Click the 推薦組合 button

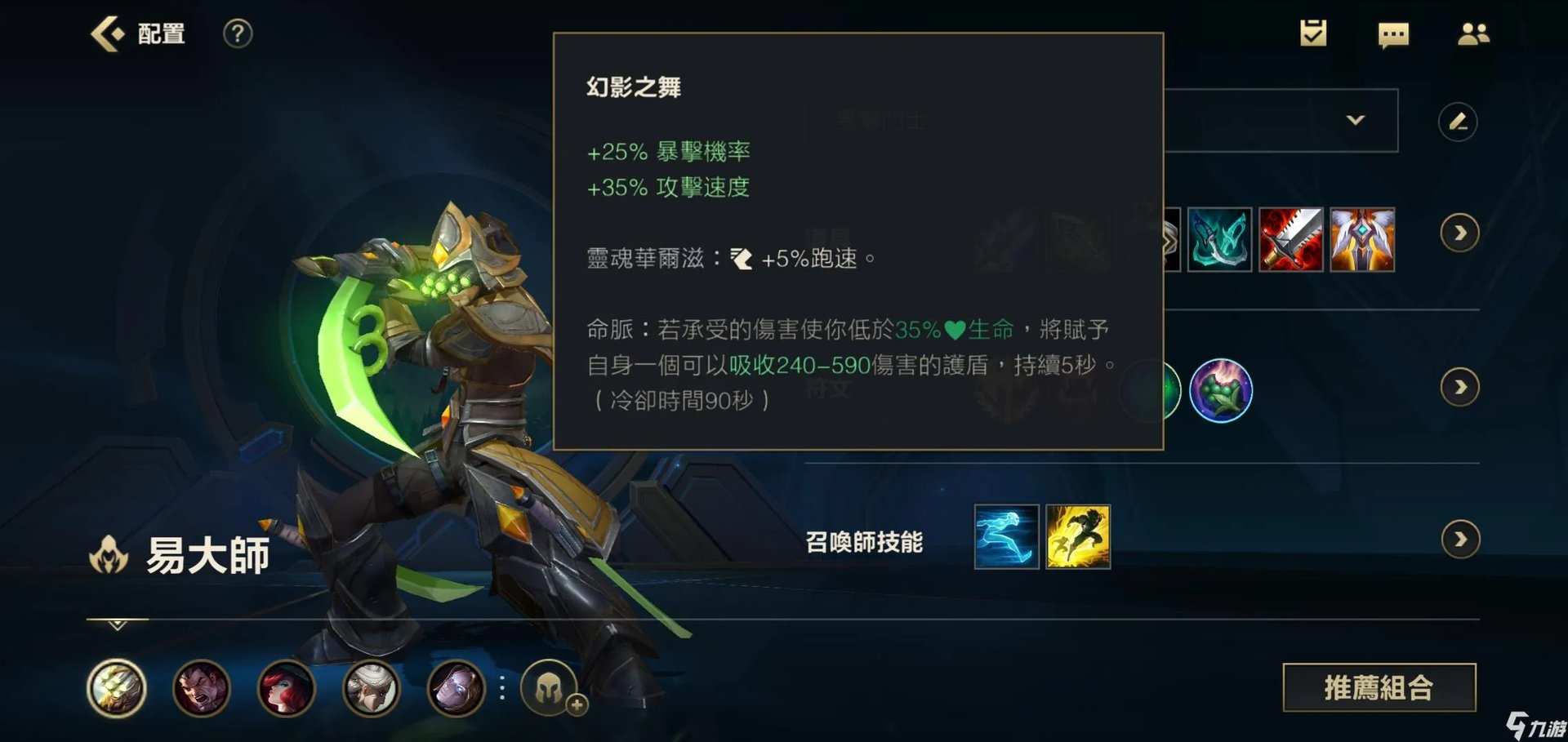tap(1379, 687)
